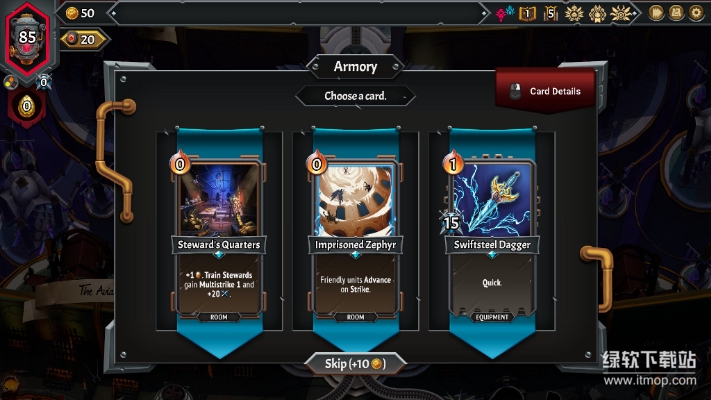711x400 pixels.
Task: Inspect the red and blue clan emblems
Action: coord(505,13)
